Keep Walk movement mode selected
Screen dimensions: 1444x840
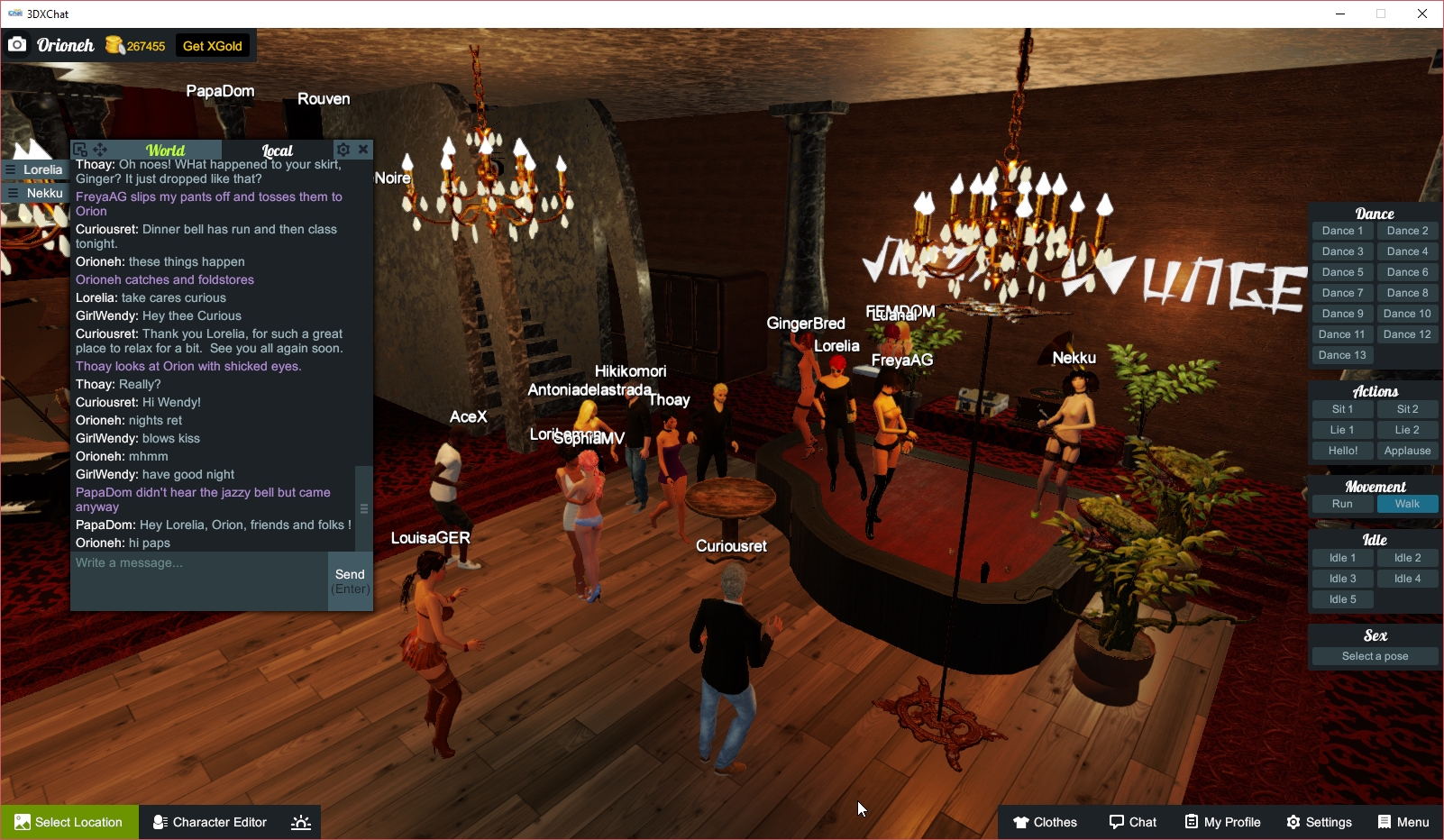pos(1407,504)
